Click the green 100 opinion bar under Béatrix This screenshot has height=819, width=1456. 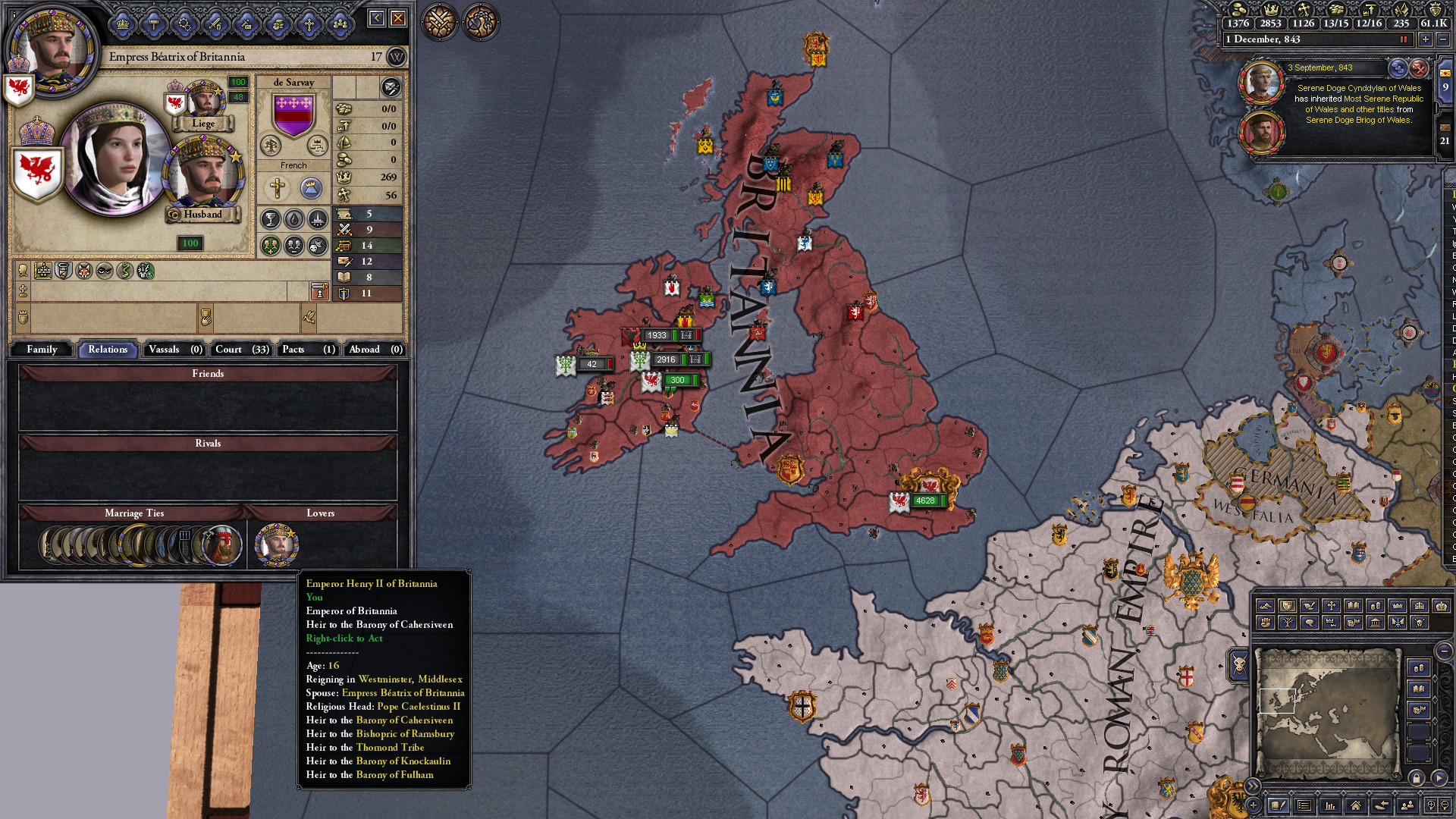coord(189,243)
